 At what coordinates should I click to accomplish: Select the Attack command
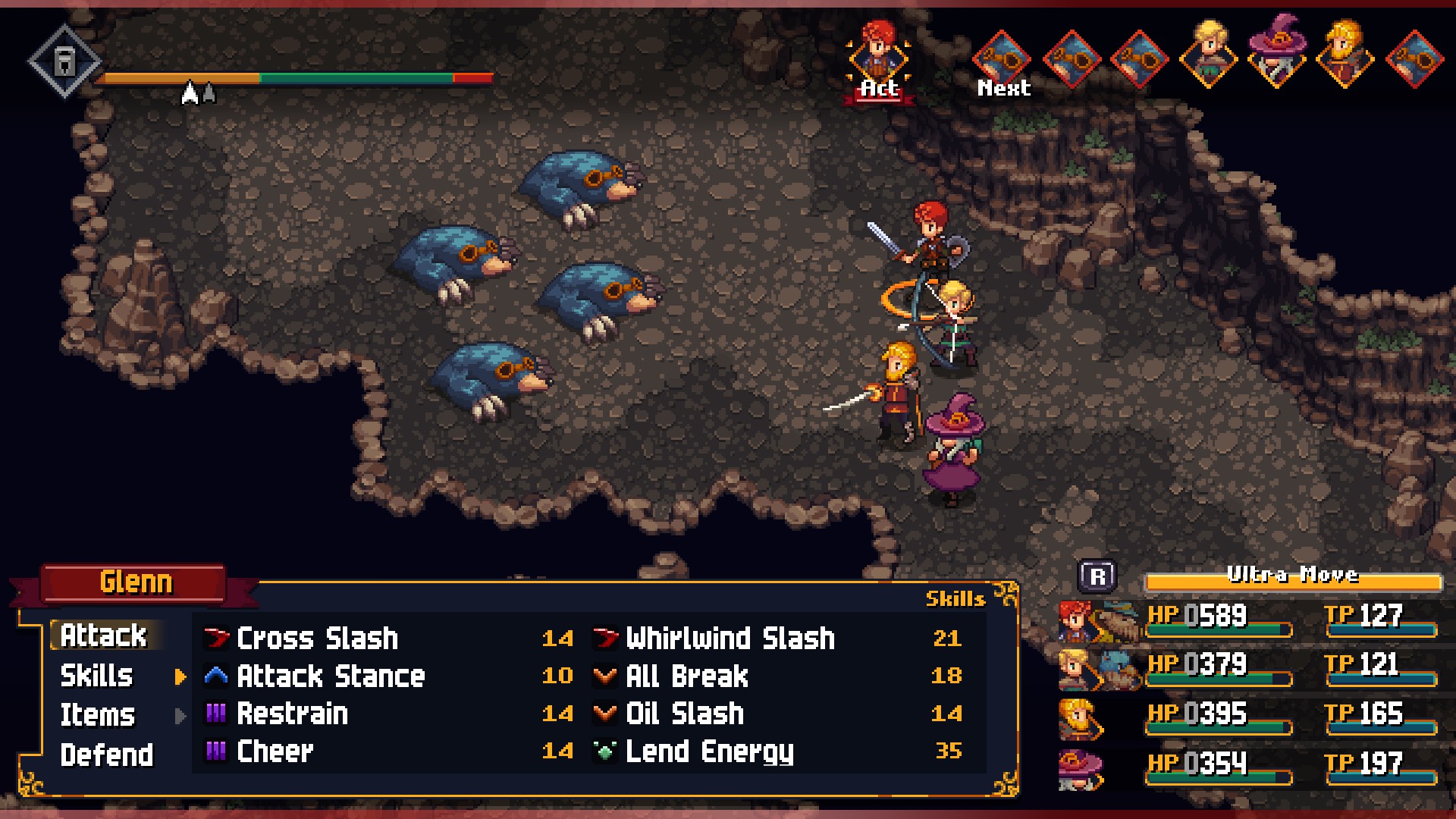[x=103, y=635]
